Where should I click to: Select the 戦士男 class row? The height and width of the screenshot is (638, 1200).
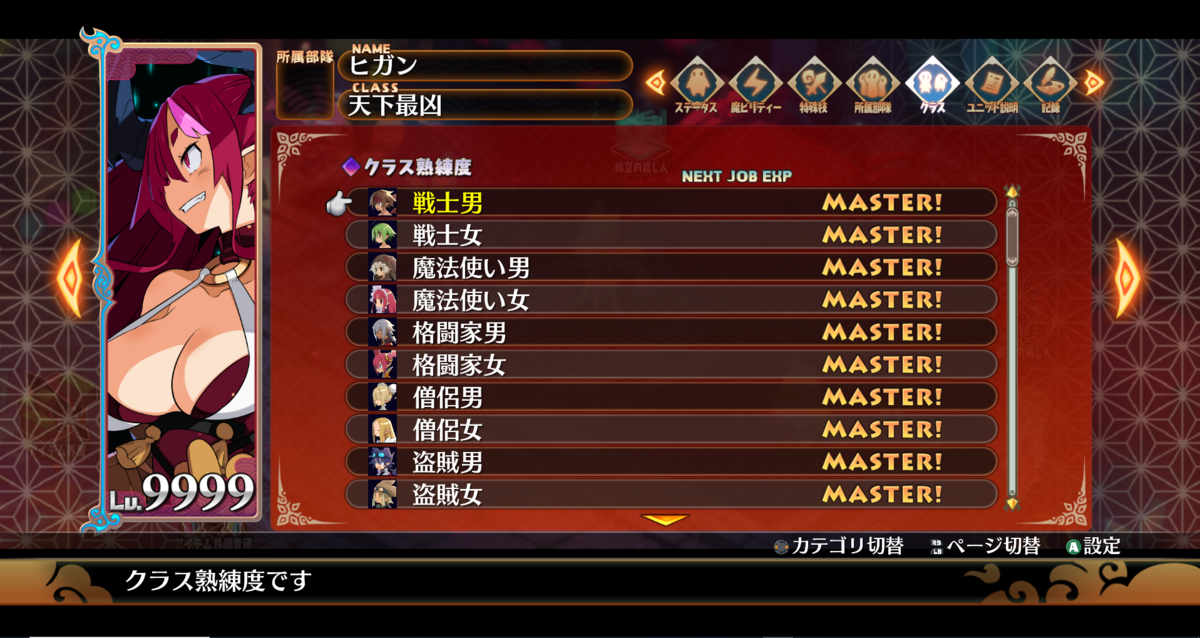tap(670, 203)
